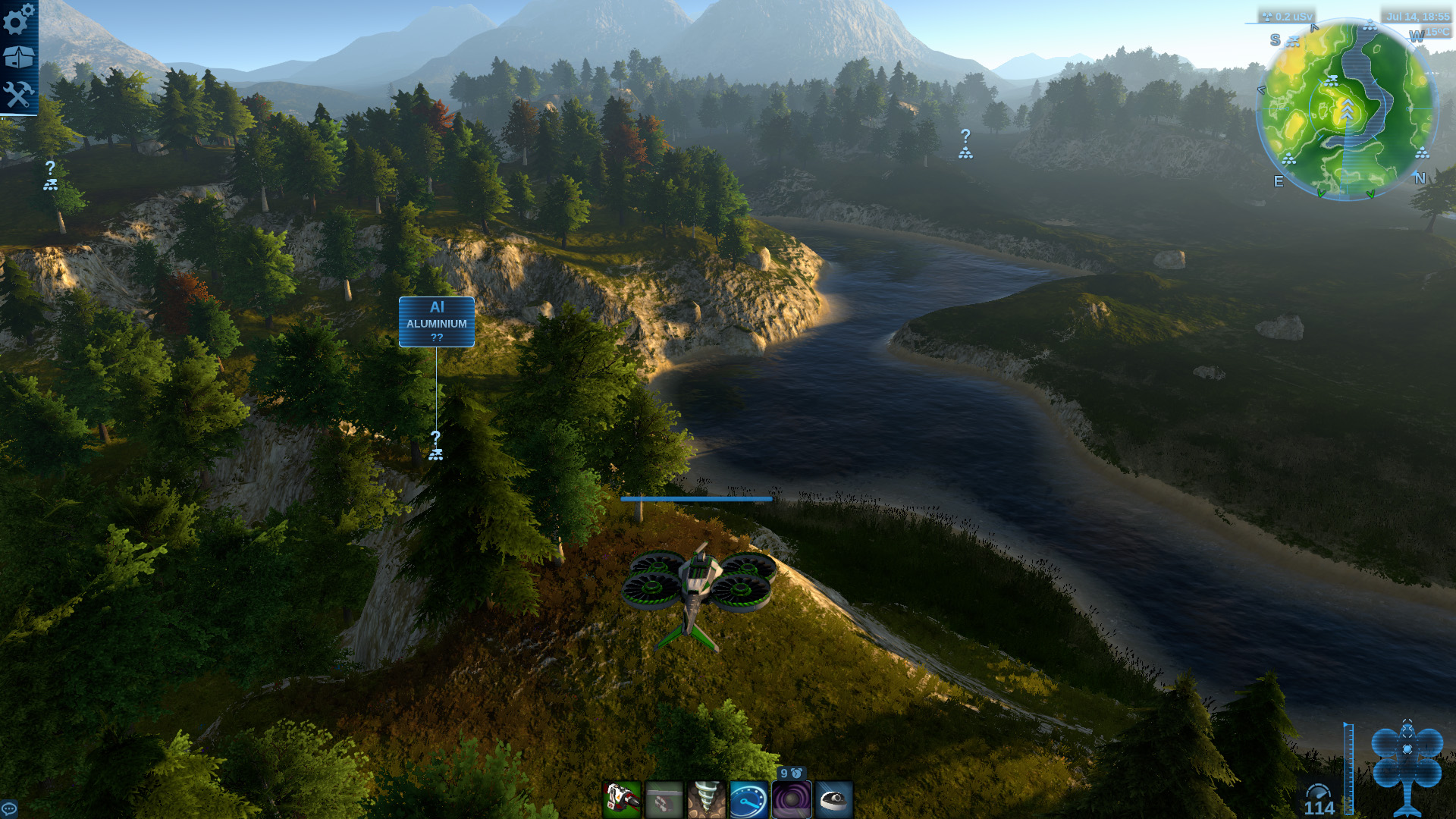
Task: Toggle the player arrow on the minimap
Action: pos(1348,108)
